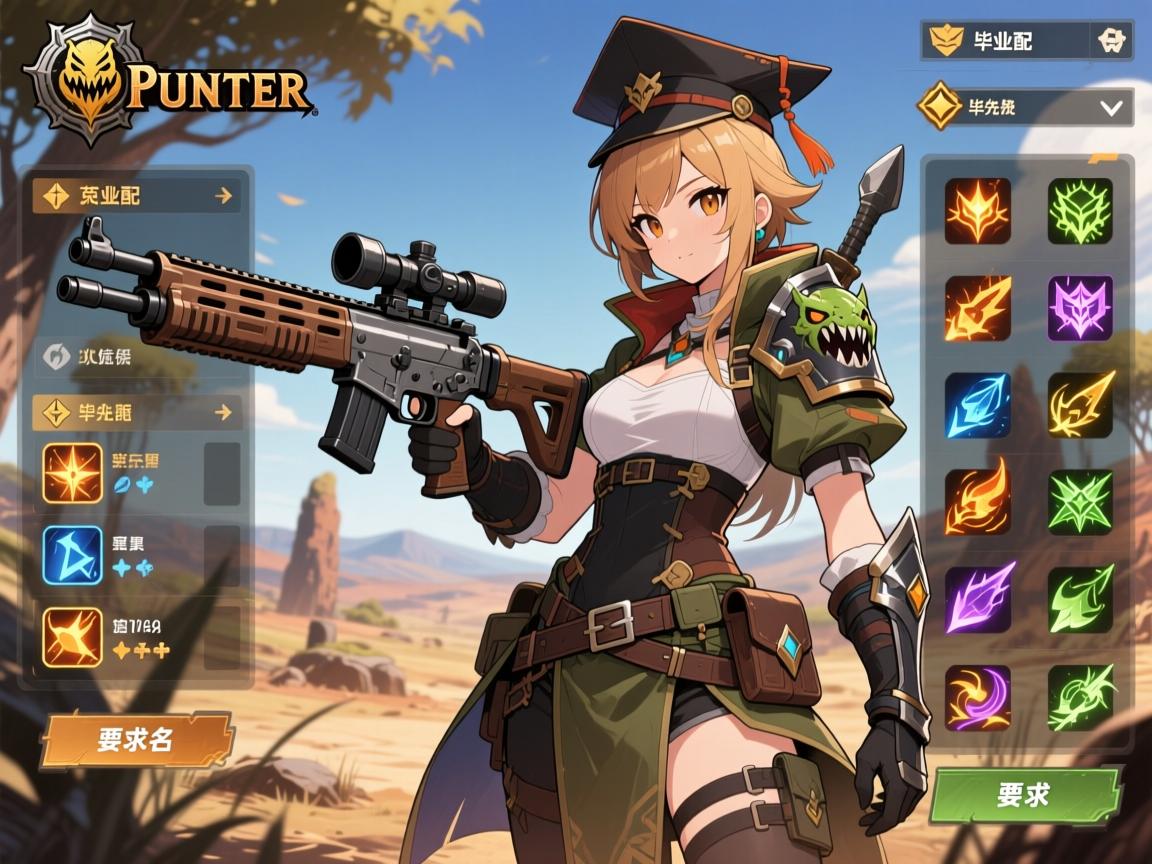Pick the green spiked star skill
Screen dimensions: 1152x864
pyautogui.click(x=1080, y=502)
